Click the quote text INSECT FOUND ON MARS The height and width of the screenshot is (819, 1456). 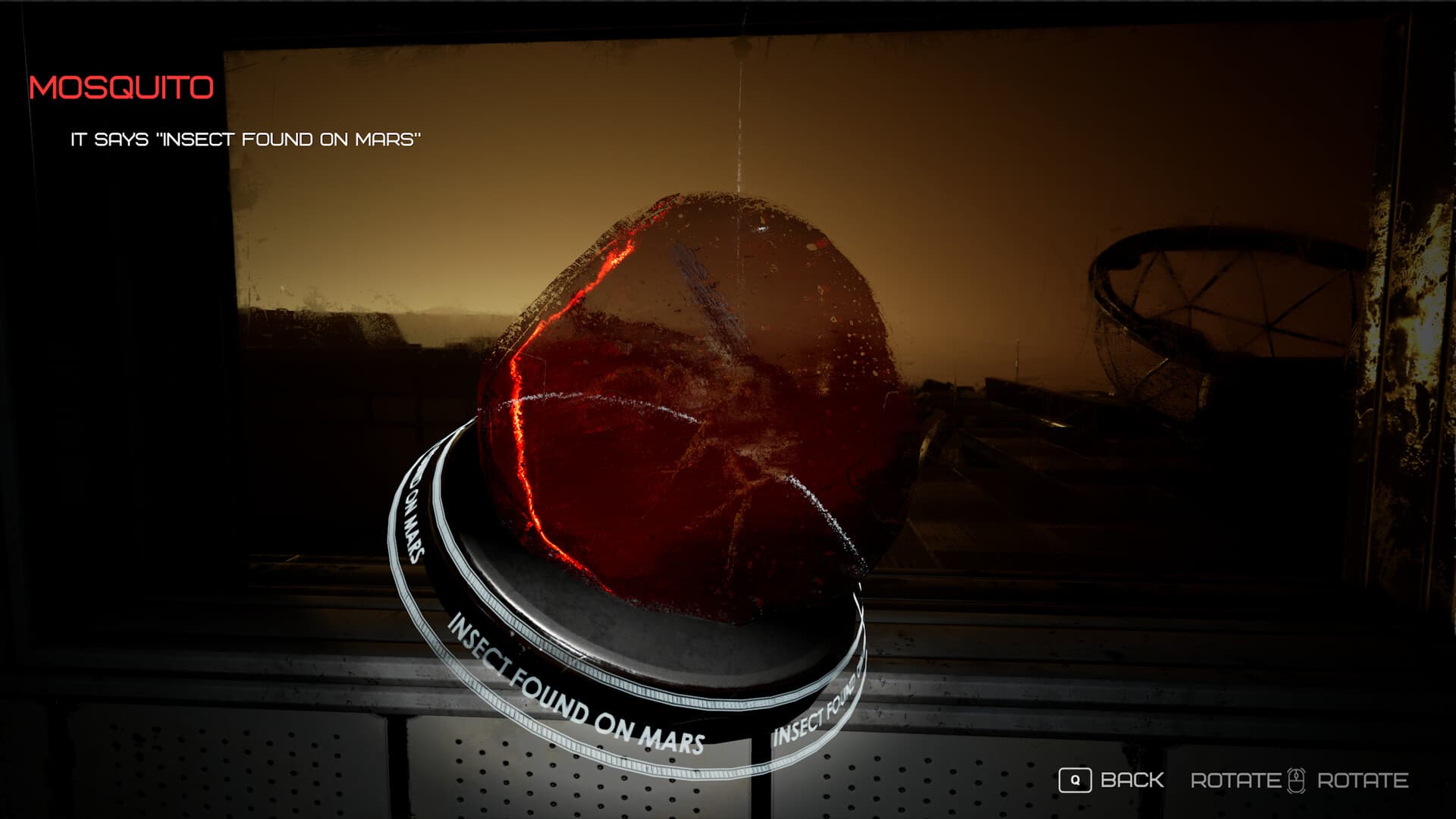pos(246,139)
